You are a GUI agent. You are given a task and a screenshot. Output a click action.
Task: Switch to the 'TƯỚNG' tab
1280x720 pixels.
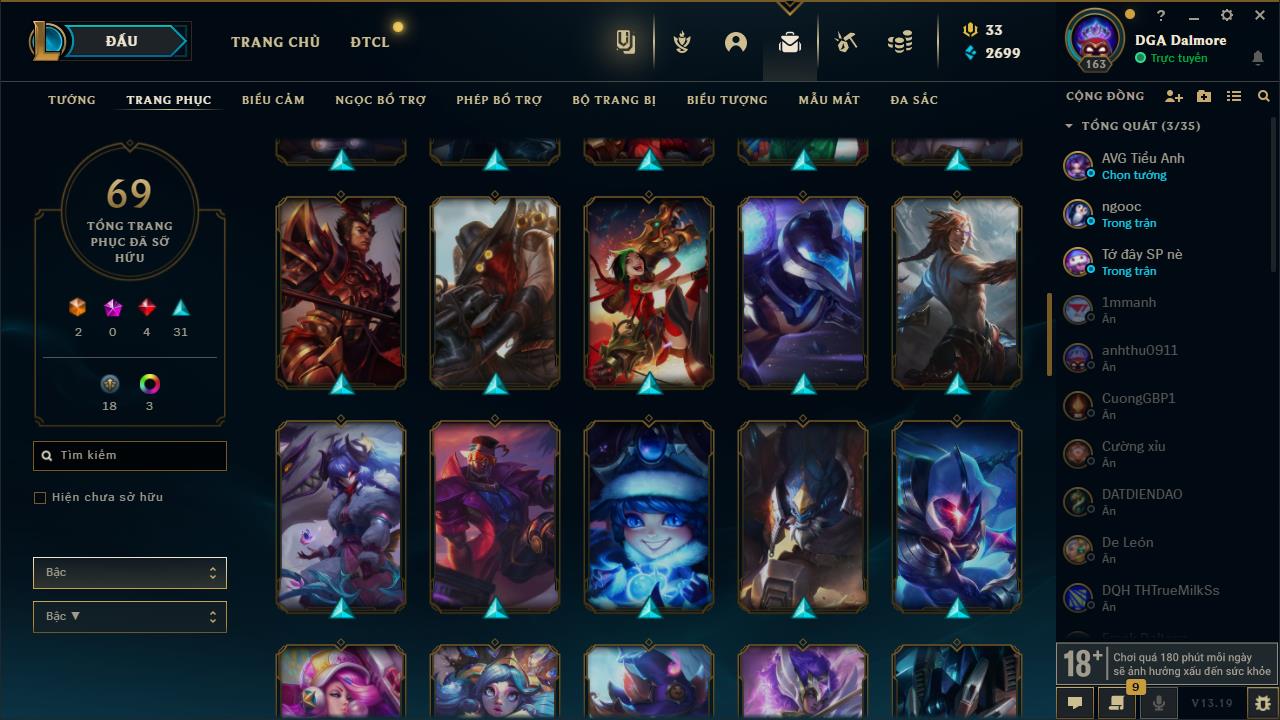(71, 100)
